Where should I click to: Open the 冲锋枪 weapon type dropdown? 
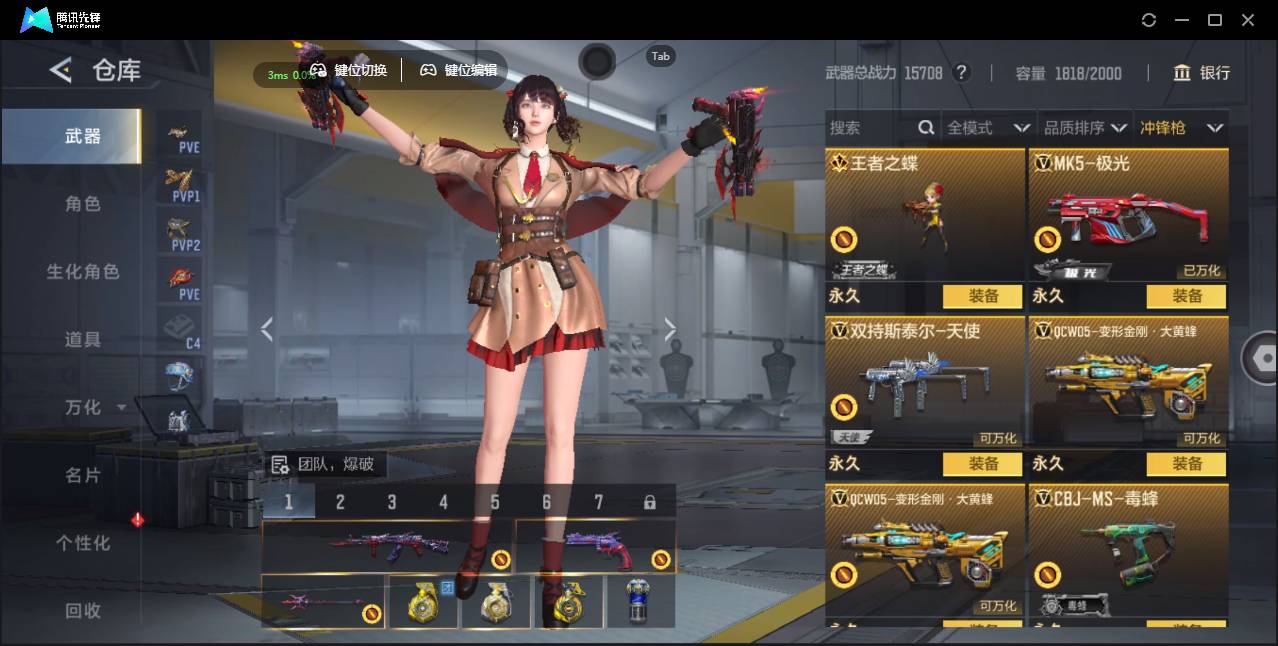tap(1181, 128)
